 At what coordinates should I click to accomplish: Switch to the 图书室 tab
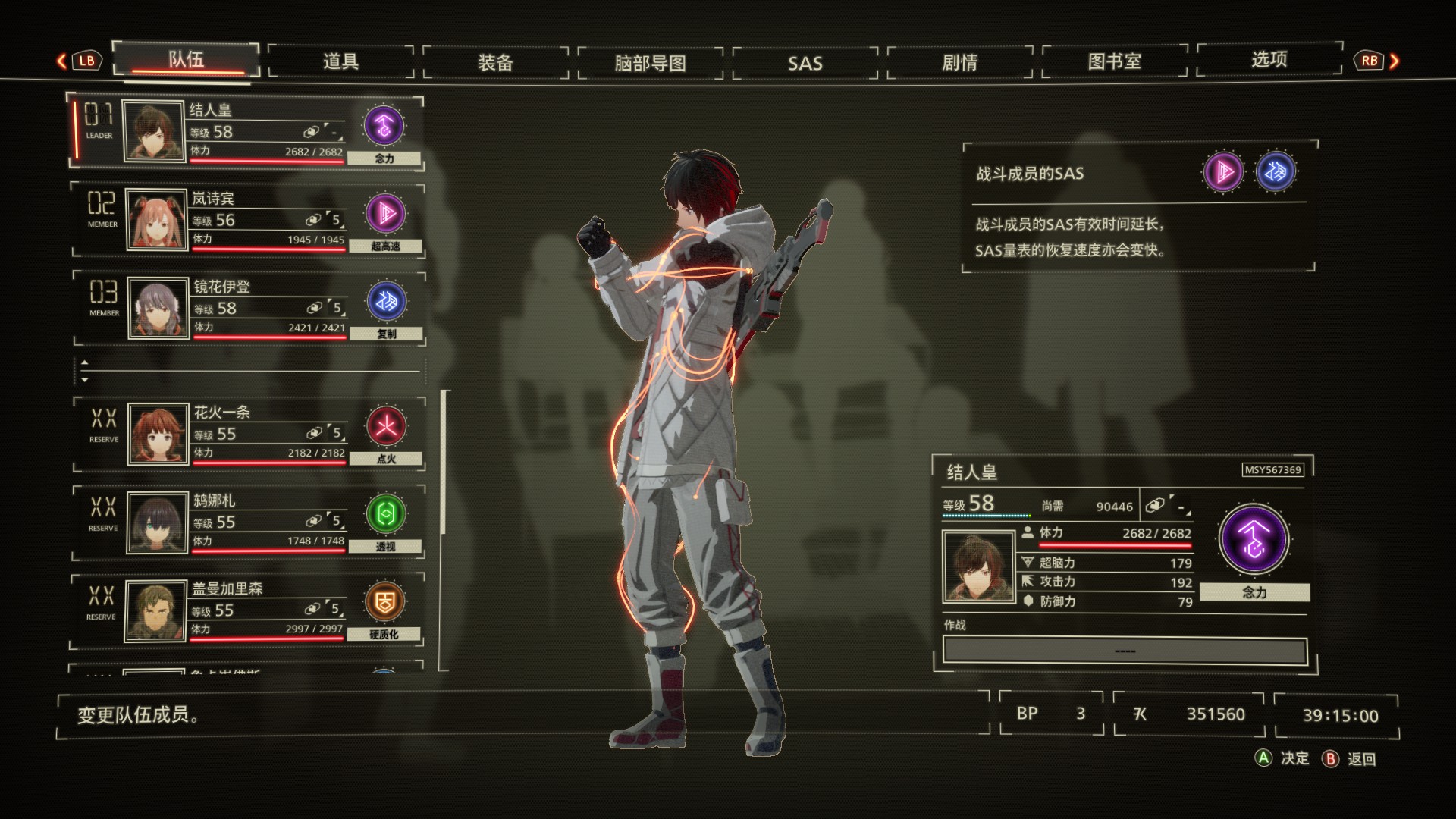coord(1114,61)
